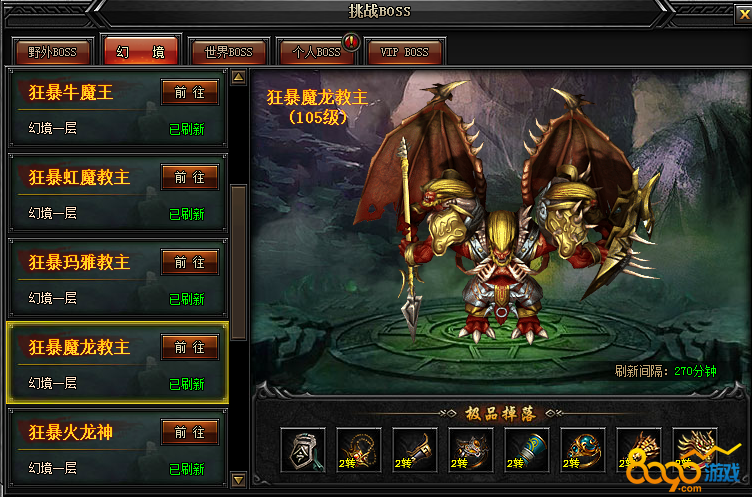View the blue-green bracer drop item

coord(526,450)
